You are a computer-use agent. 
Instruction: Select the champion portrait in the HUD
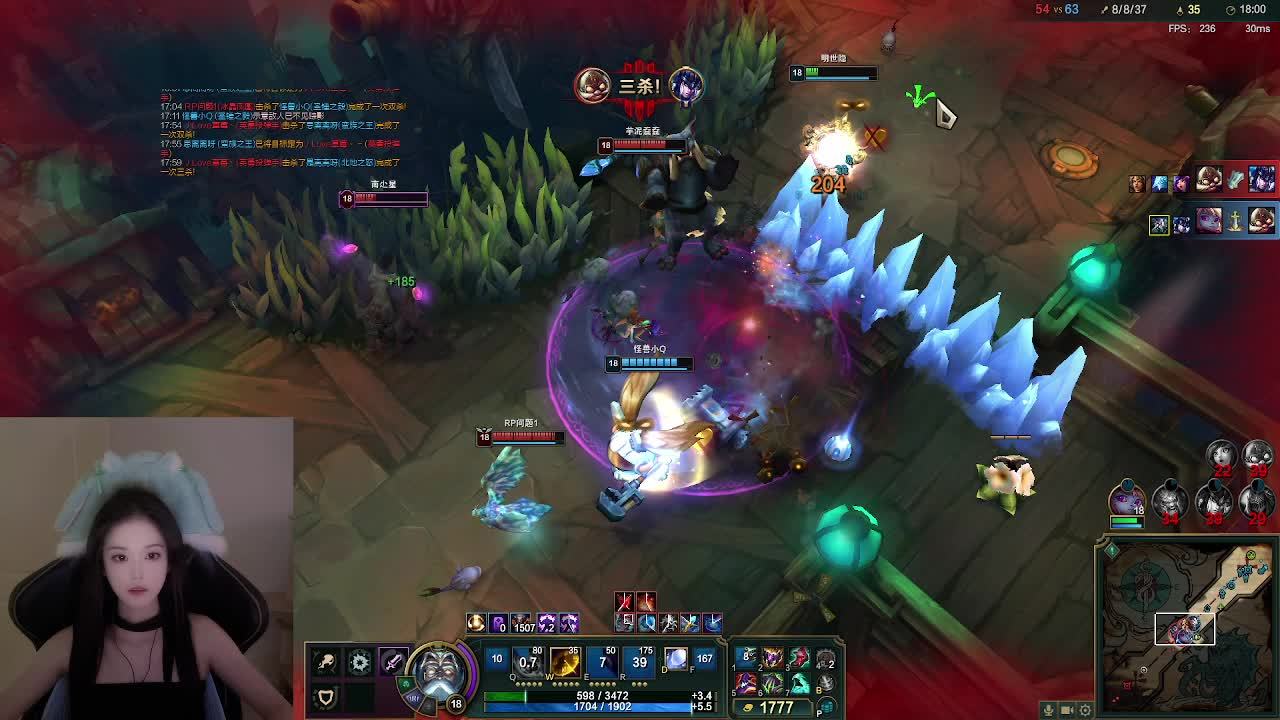pos(438,670)
